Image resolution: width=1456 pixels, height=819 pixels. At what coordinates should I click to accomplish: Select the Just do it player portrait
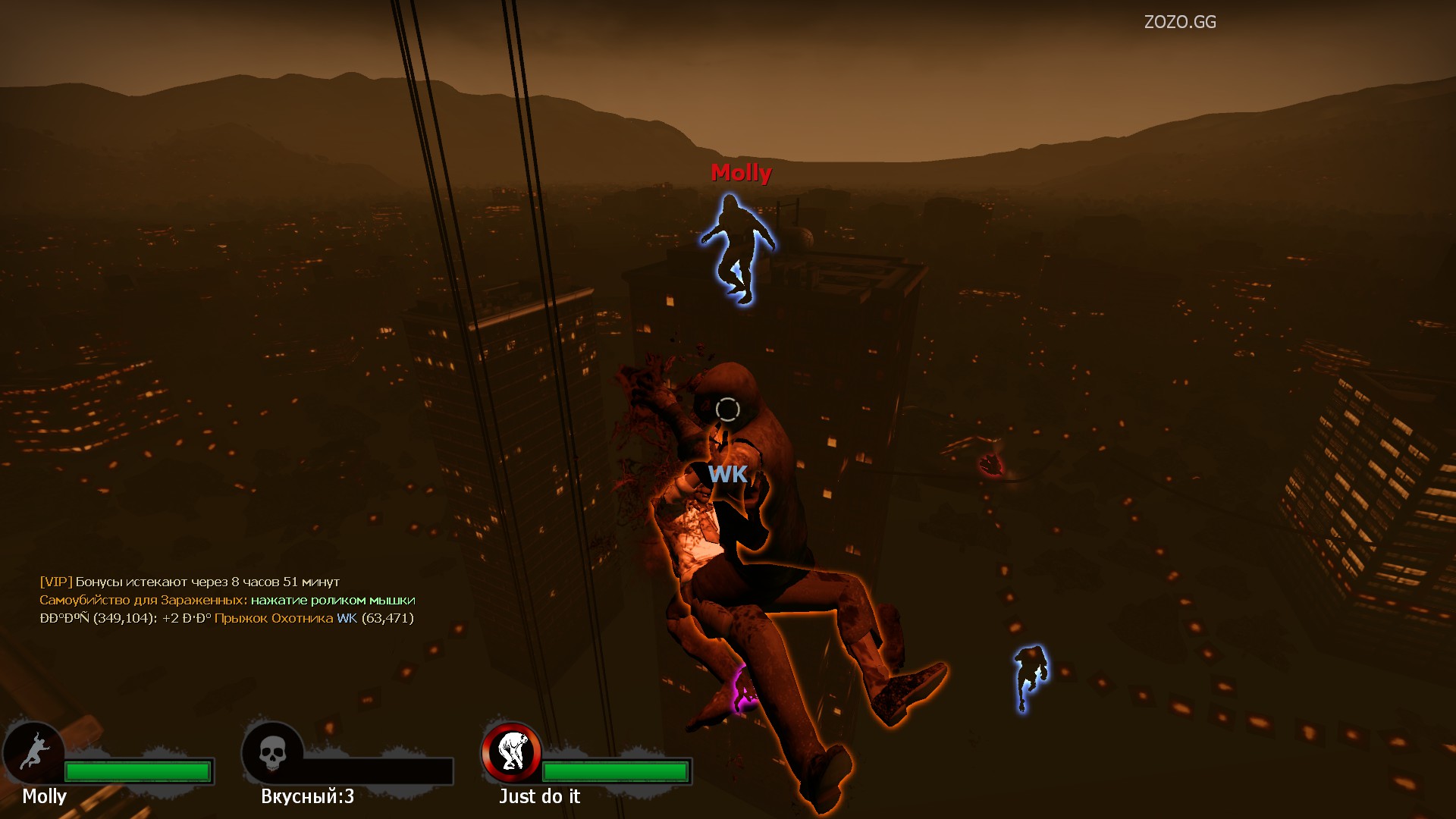(x=512, y=752)
